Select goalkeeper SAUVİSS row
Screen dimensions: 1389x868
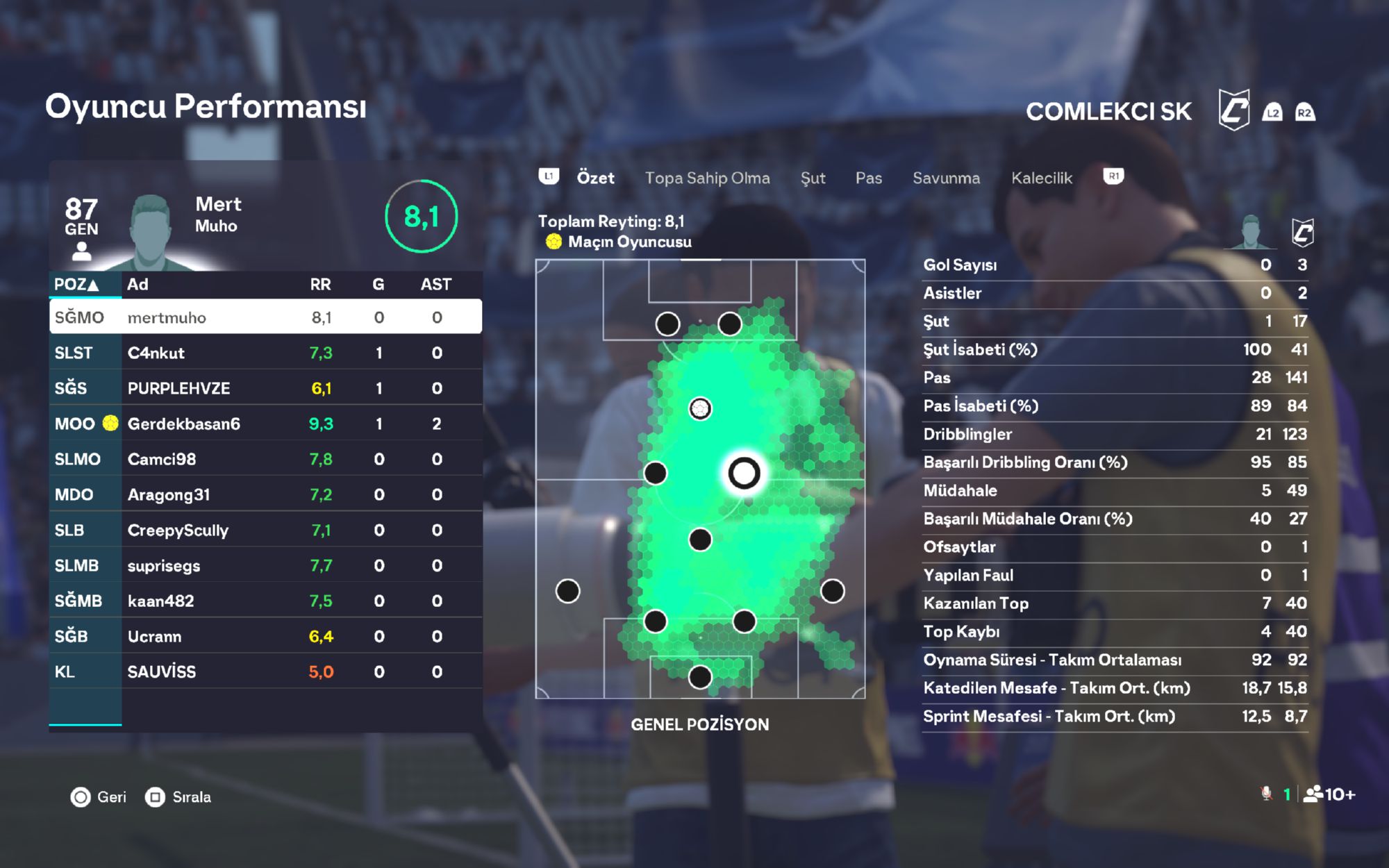point(265,671)
